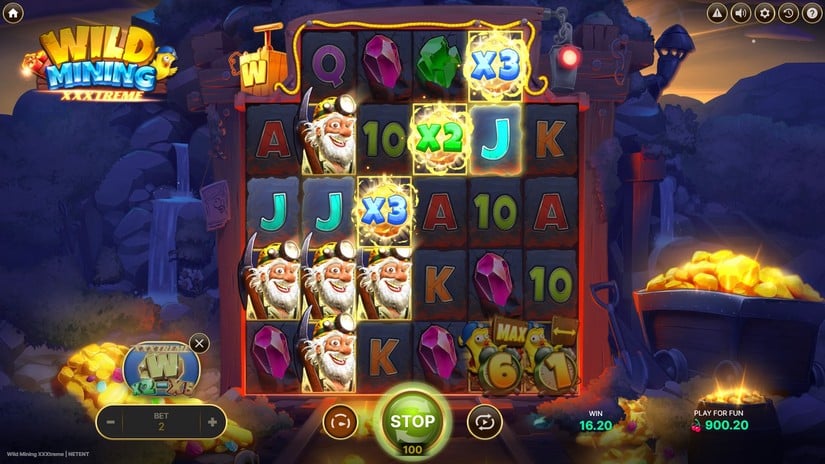This screenshot has height=464, width=825.
Task: Open the gear settings menu
Action: tap(765, 13)
